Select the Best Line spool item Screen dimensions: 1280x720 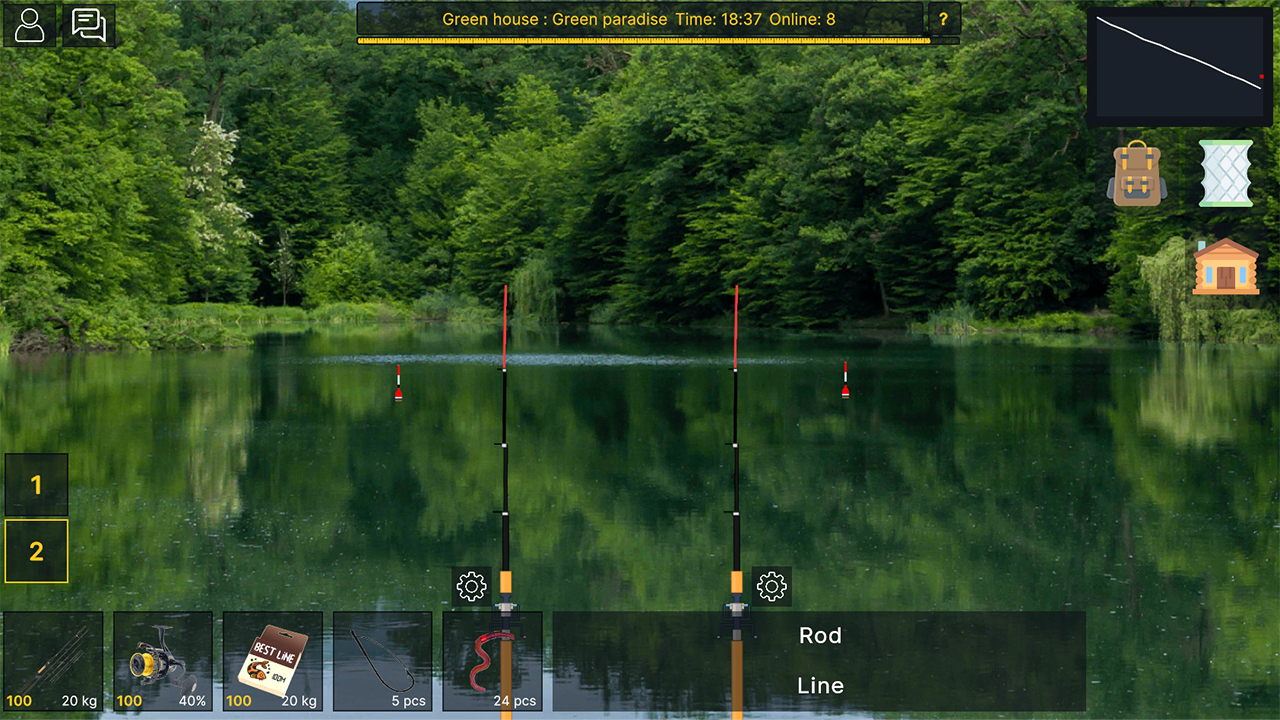(x=272, y=660)
